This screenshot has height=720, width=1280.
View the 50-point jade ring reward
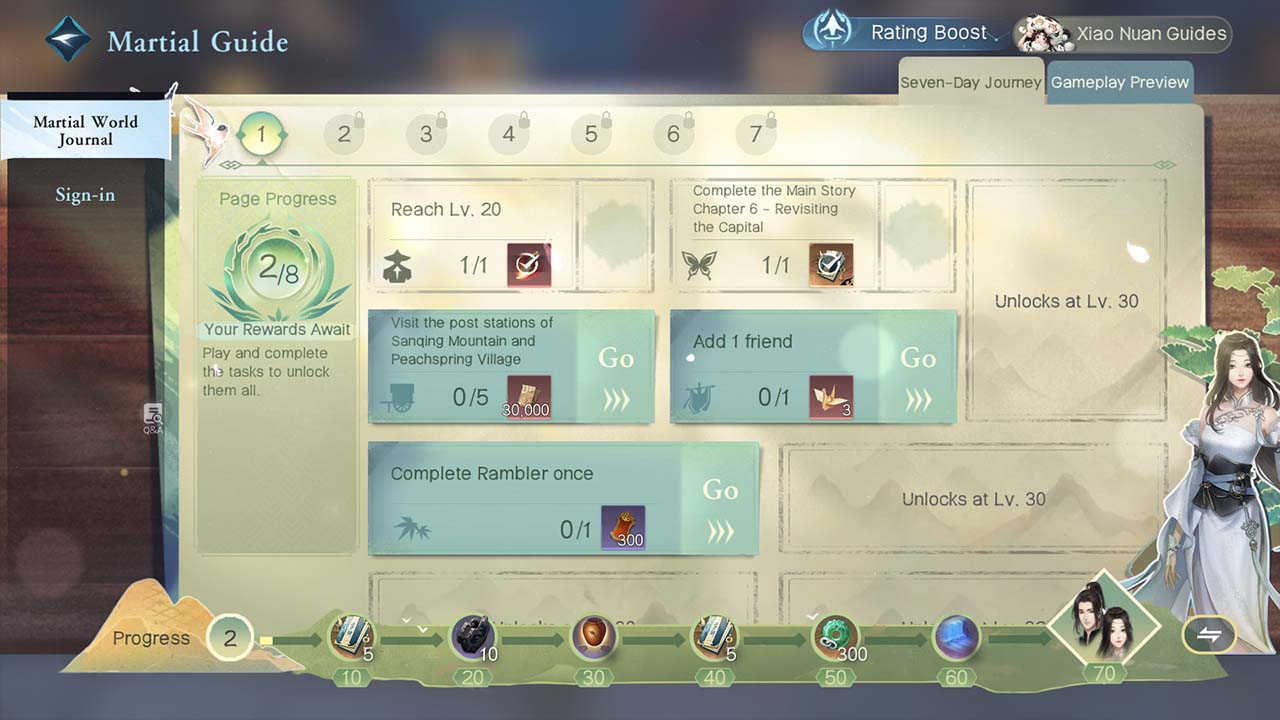tap(834, 638)
